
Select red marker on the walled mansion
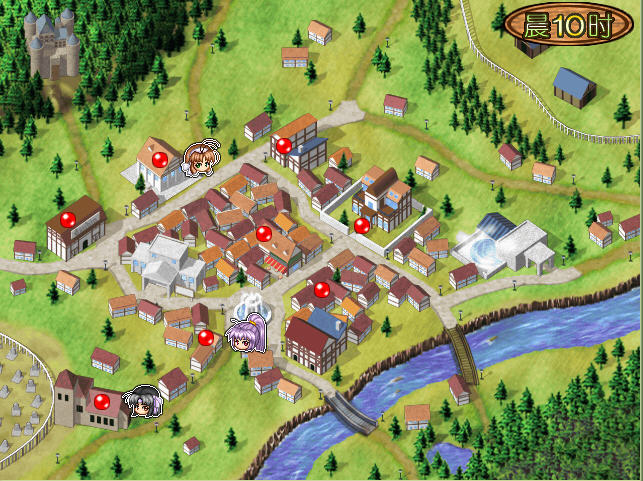click(362, 225)
